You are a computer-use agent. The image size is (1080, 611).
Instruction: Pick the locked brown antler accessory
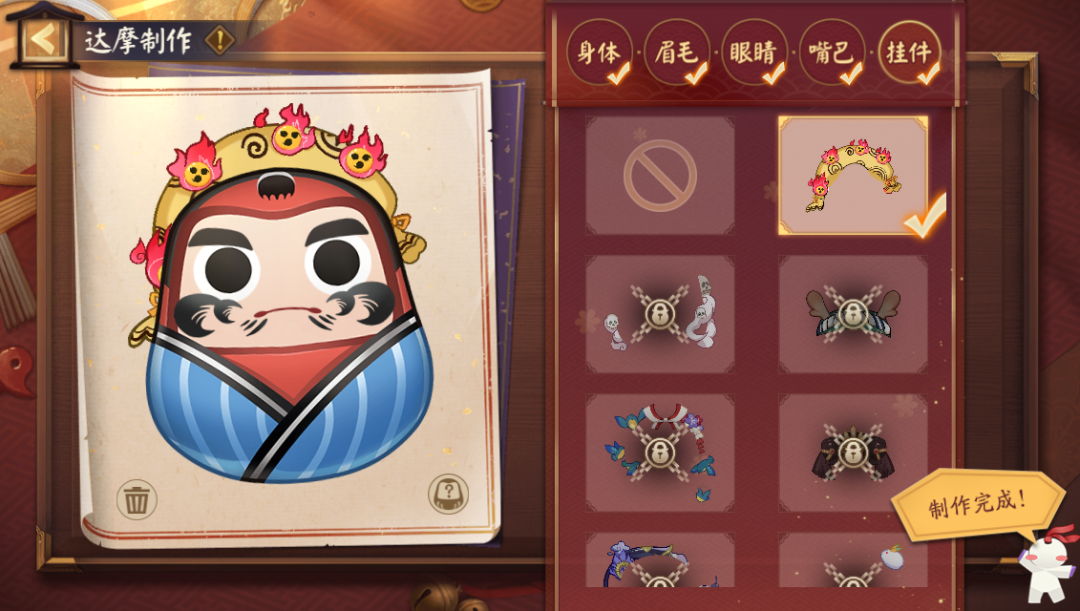[x=853, y=314]
